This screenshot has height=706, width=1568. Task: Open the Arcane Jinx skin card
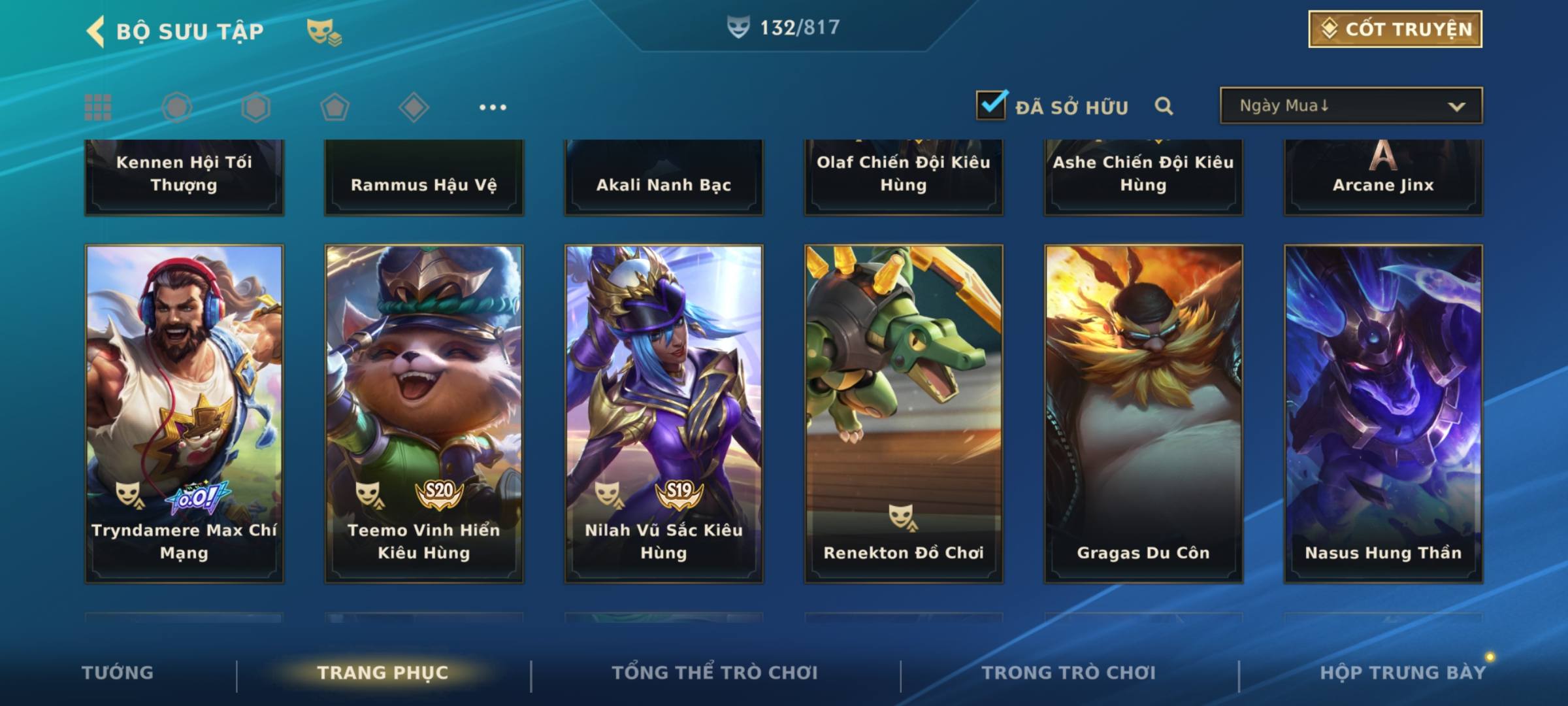pyautogui.click(x=1383, y=176)
